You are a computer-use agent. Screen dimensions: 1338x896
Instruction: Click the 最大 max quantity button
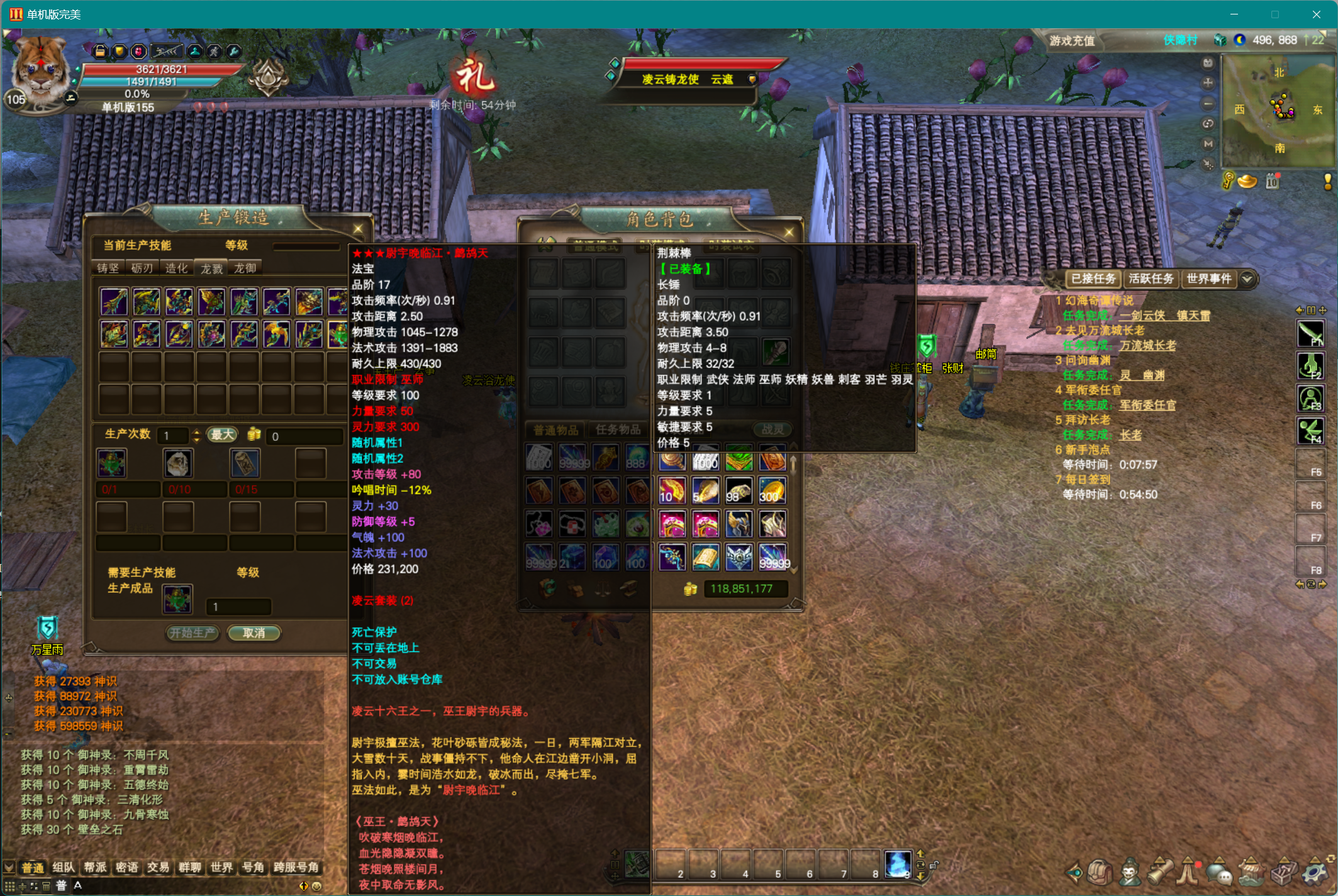point(222,435)
